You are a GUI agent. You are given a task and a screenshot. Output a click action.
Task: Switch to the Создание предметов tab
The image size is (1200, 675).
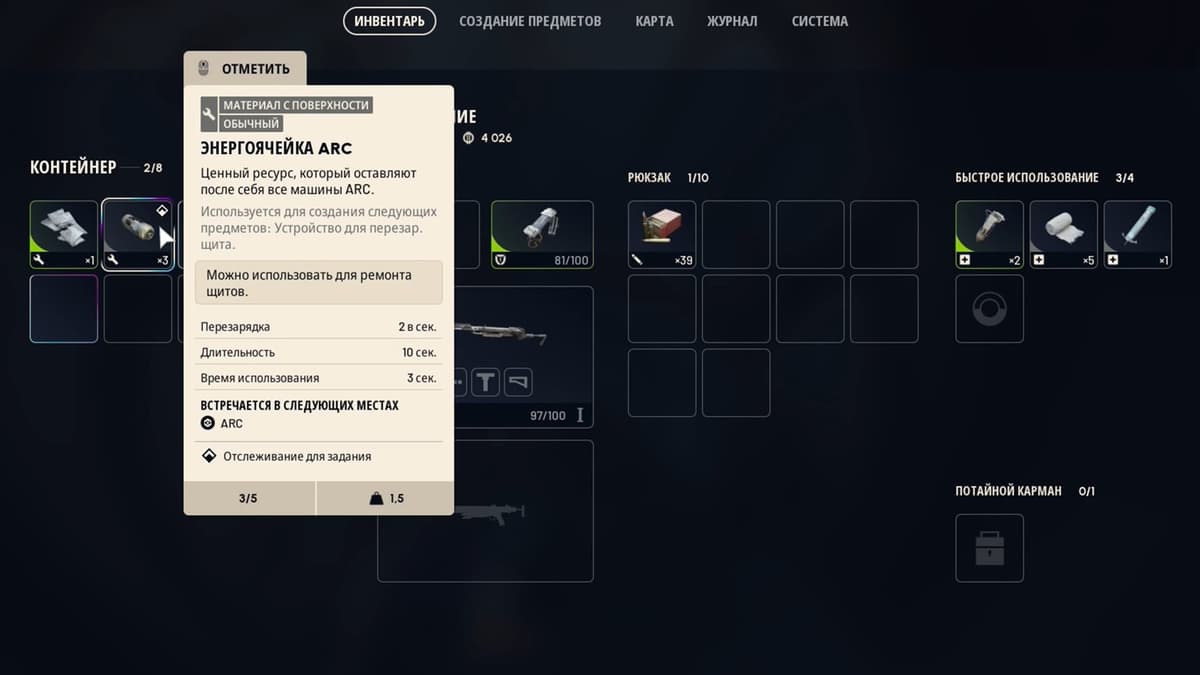click(530, 21)
